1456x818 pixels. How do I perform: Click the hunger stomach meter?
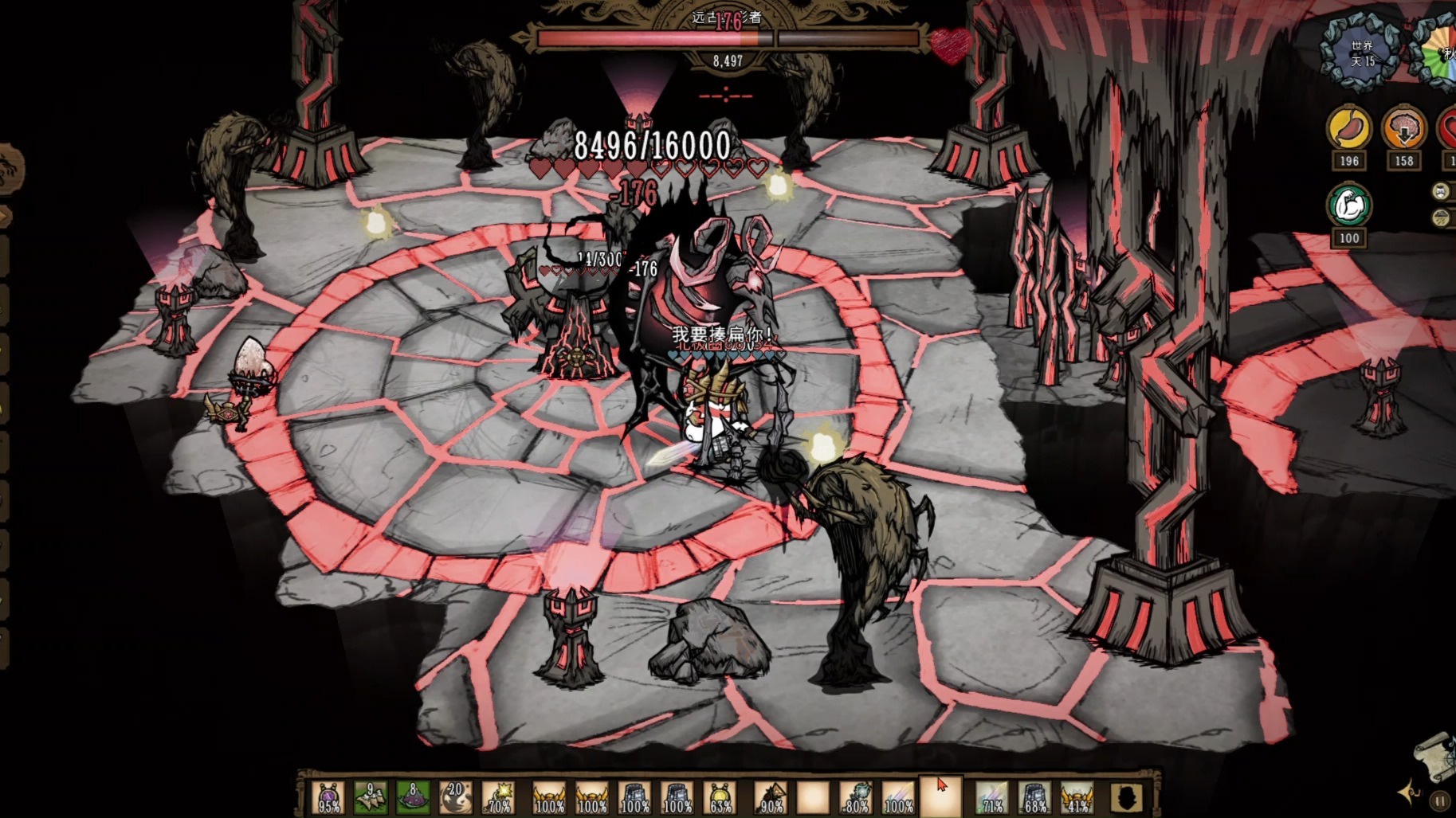(x=1348, y=128)
